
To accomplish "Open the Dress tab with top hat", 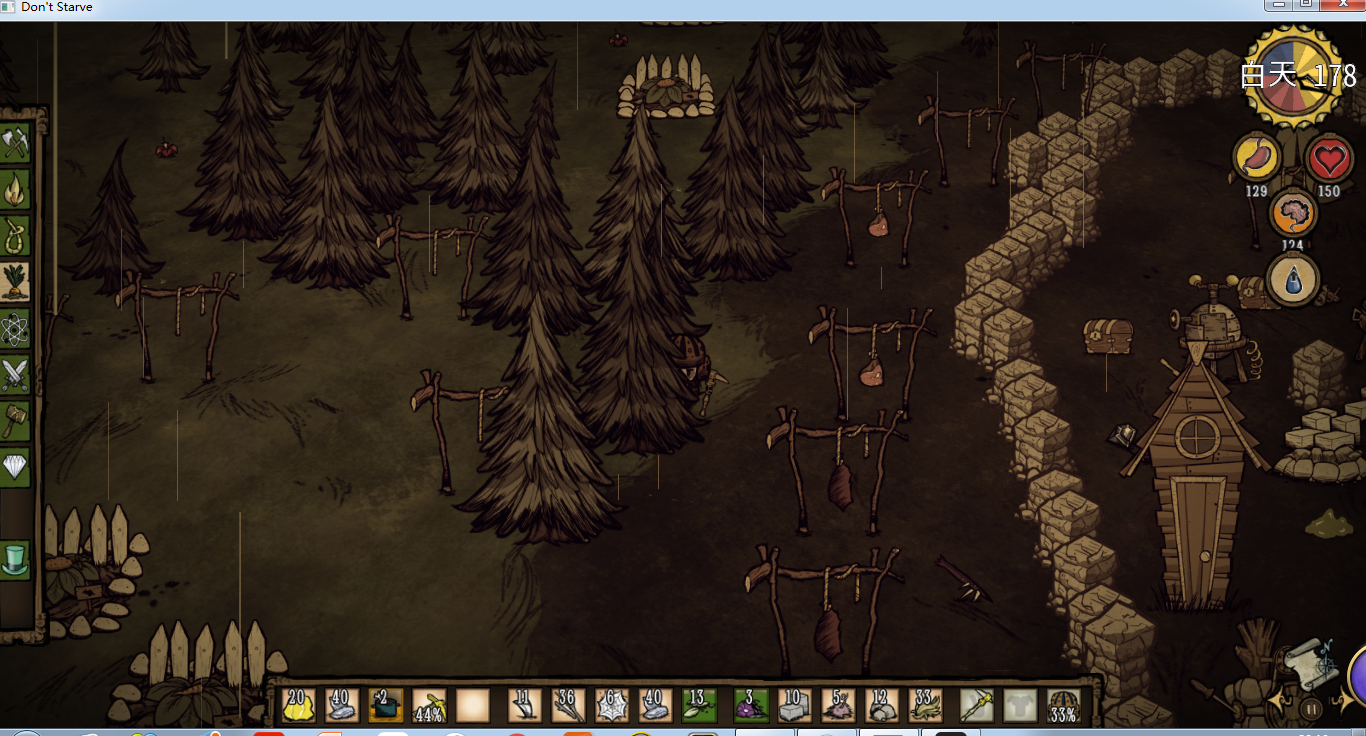I will click(x=15, y=559).
